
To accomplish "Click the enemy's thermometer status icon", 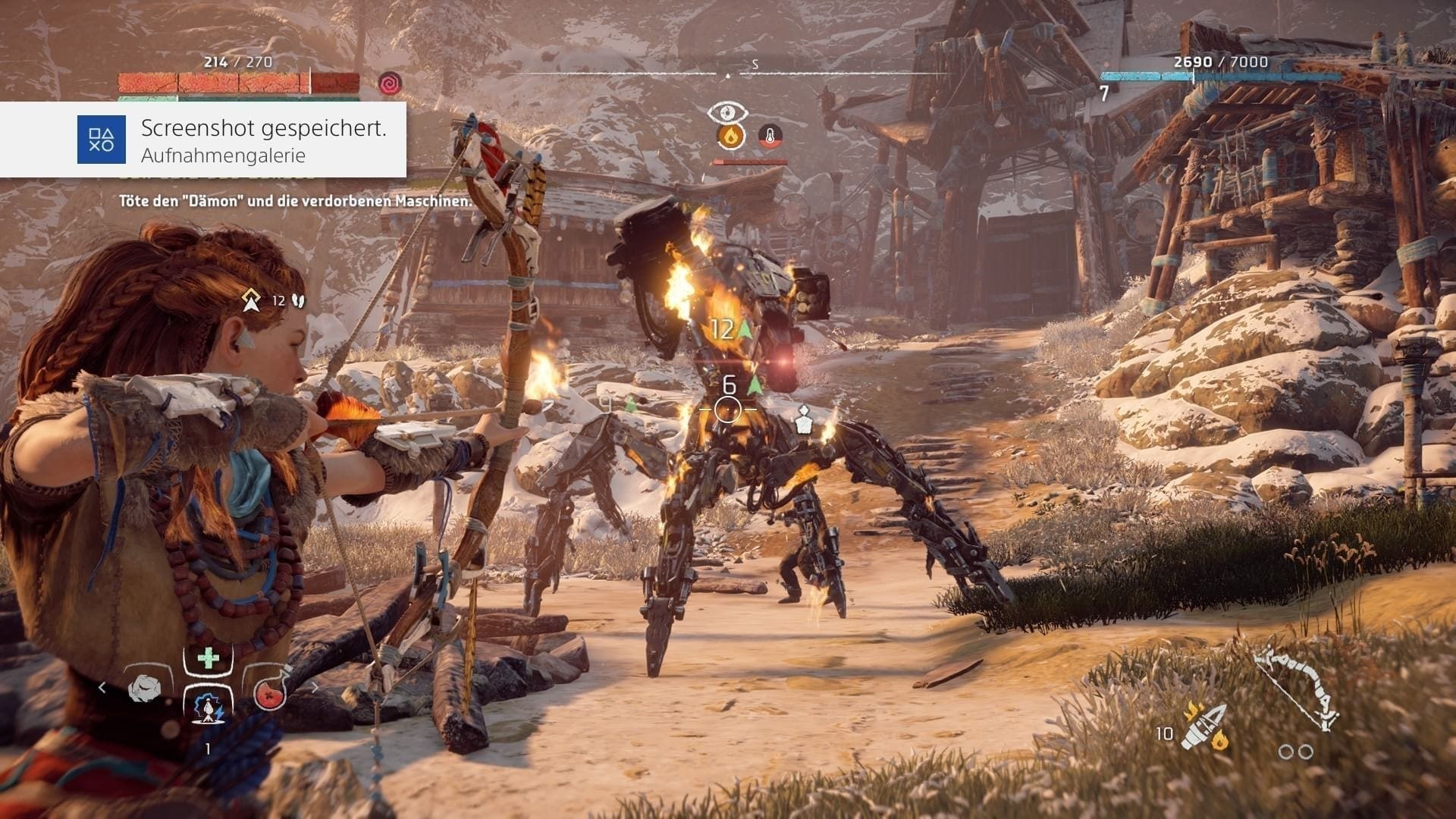I will point(770,136).
